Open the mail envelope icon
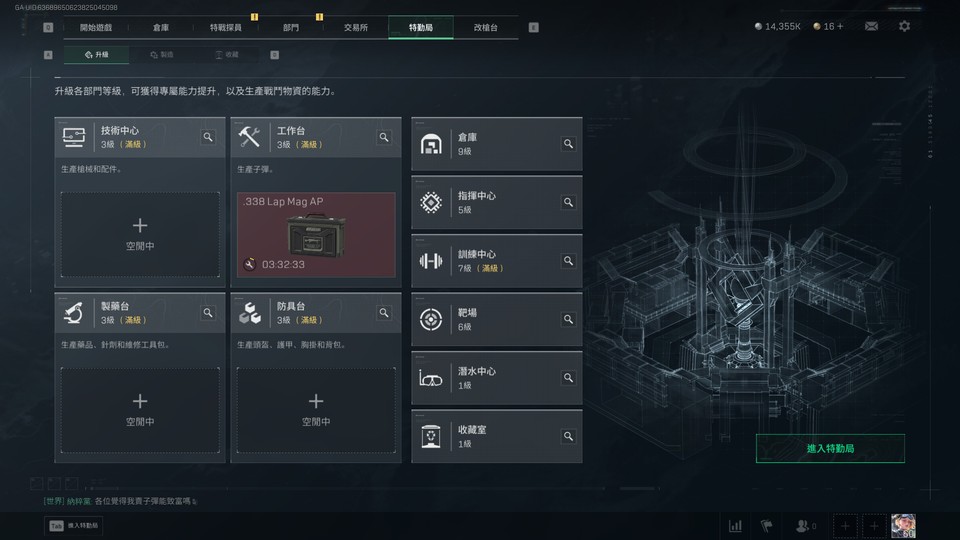The image size is (960, 540). click(871, 26)
